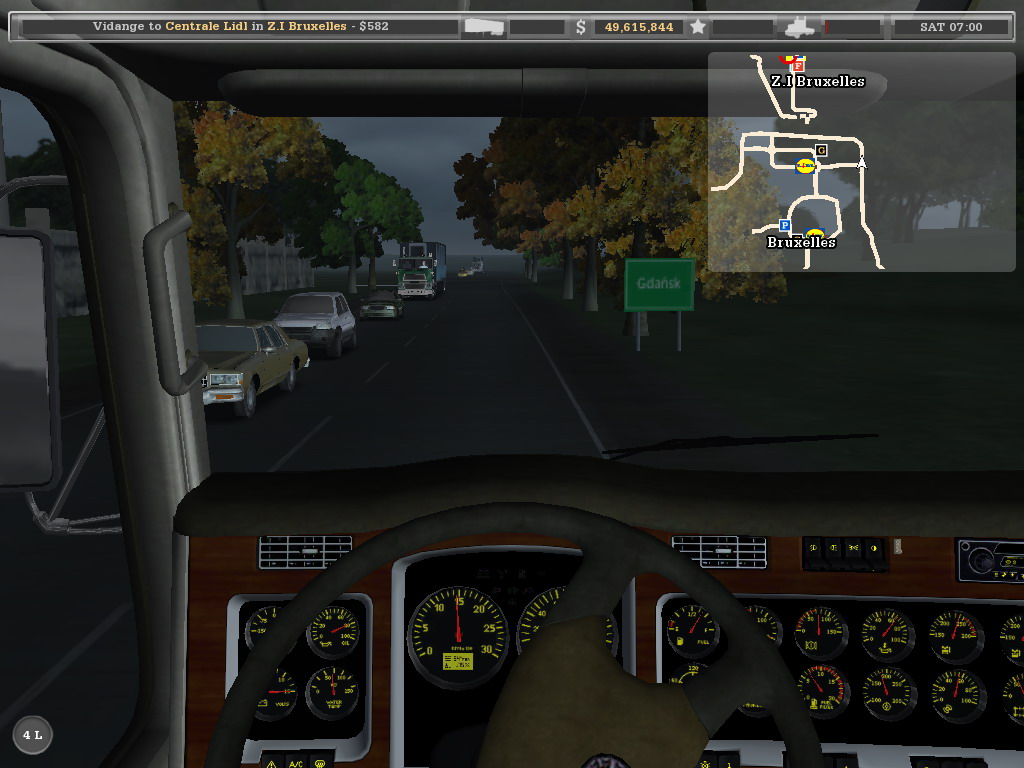Select the blue parking P marker
Image resolution: width=1024 pixels, height=768 pixels.
tap(785, 226)
